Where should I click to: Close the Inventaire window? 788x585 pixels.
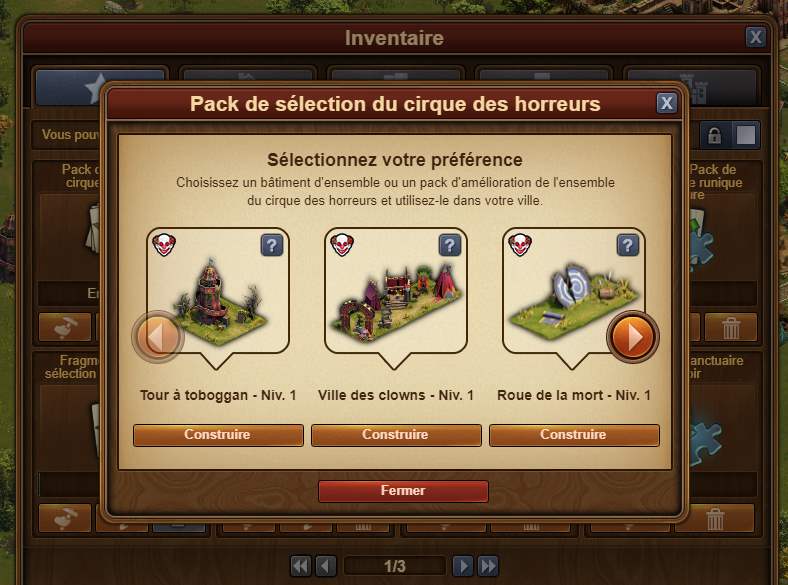point(756,37)
